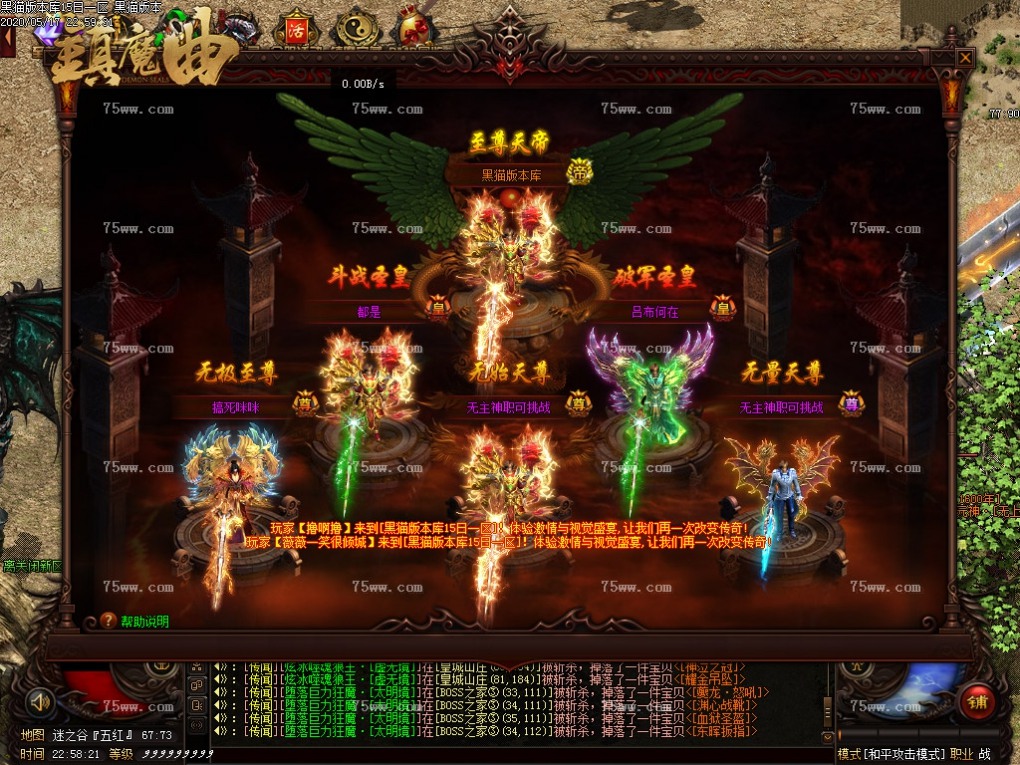The height and width of the screenshot is (765, 1020).
Task: Select the 至尊天帝 title holder 黑猫版本库
Action: [511, 175]
